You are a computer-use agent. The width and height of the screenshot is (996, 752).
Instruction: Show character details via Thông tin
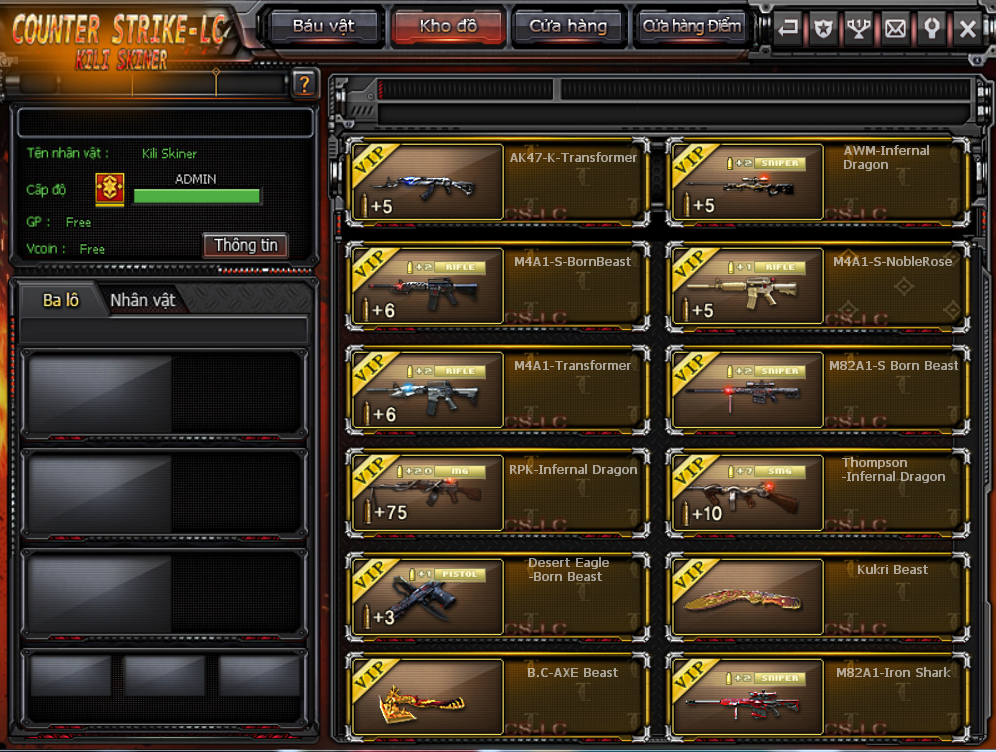(246, 245)
